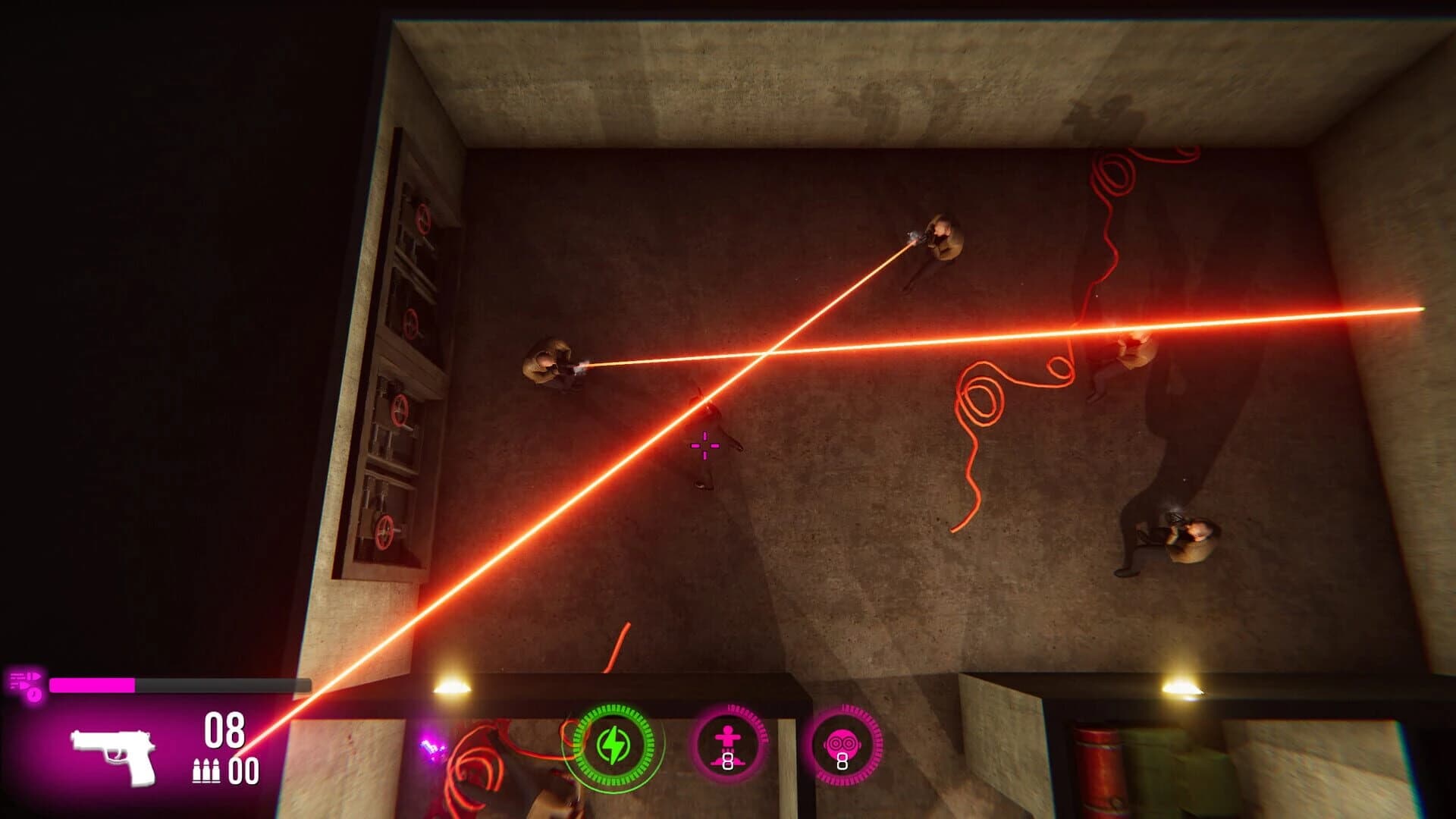Click the bullets ammo icon

click(x=206, y=772)
